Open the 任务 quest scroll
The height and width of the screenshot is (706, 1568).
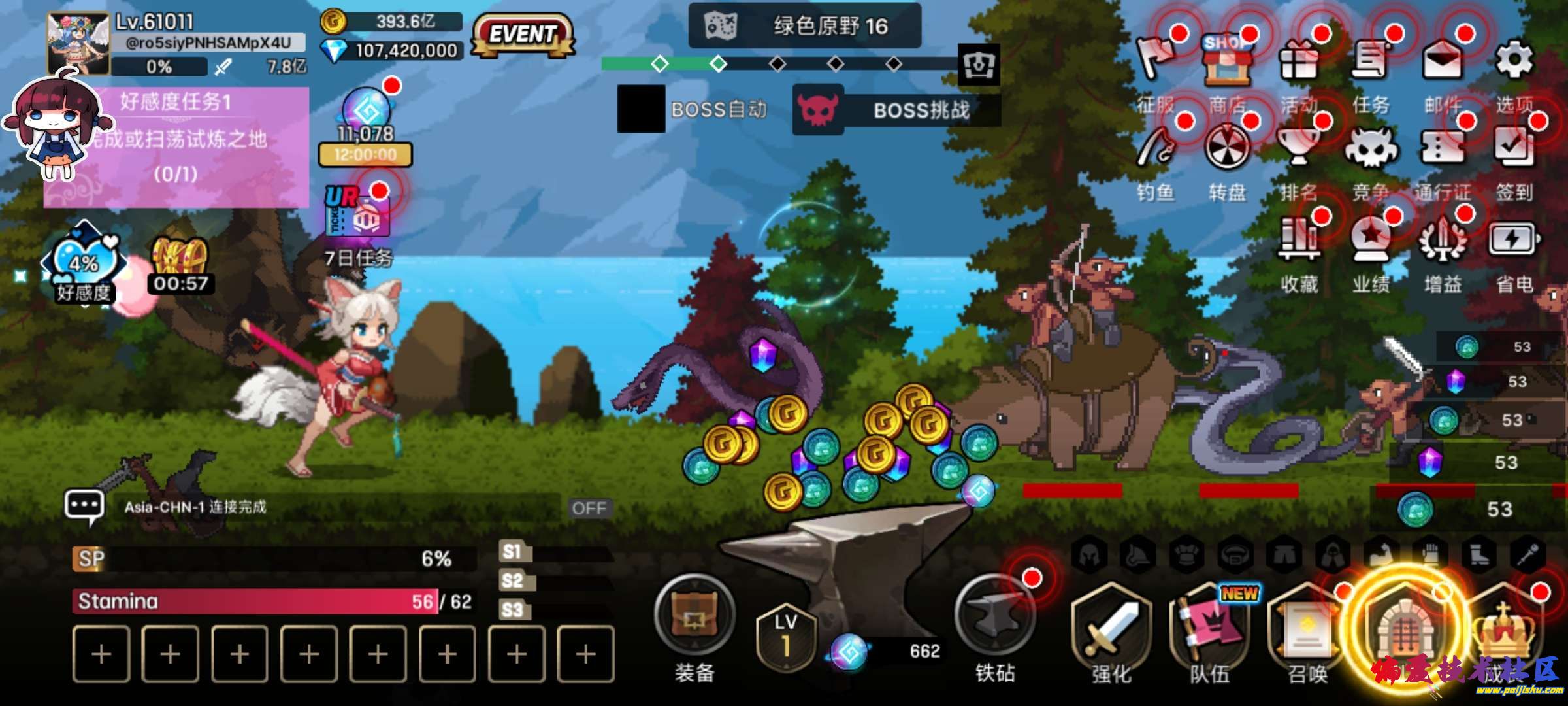[x=1370, y=62]
